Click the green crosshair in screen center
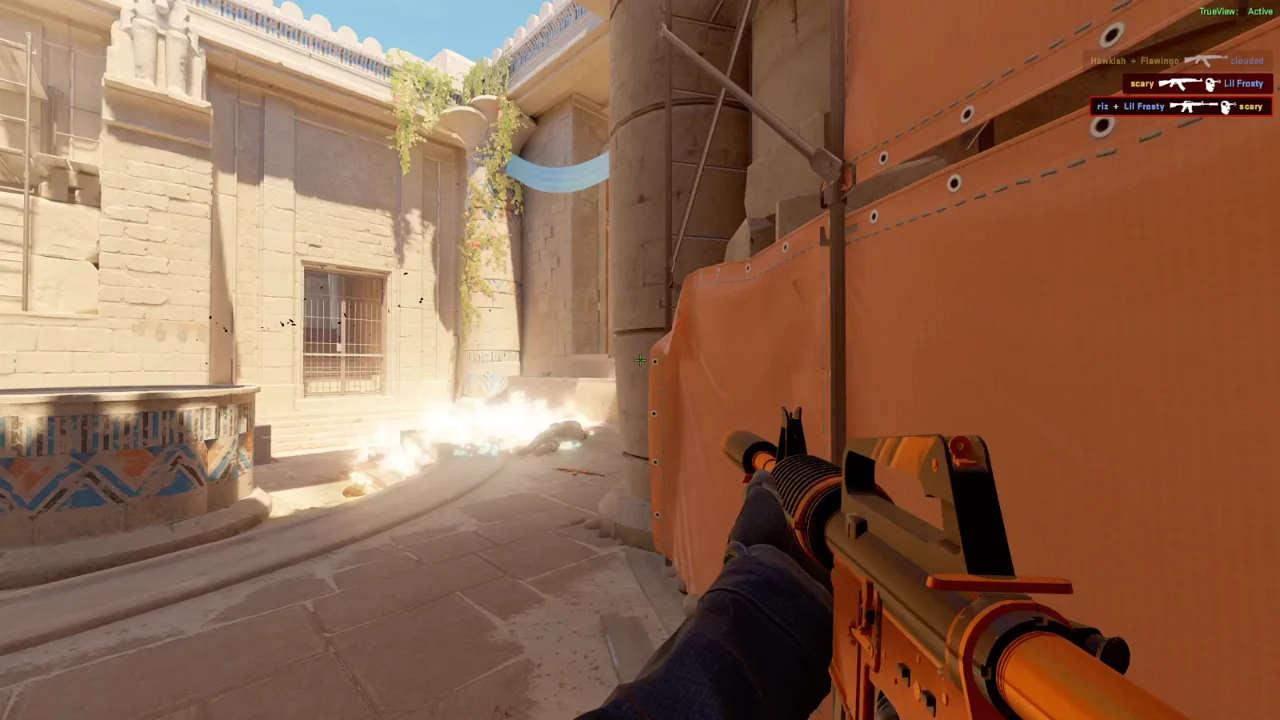1280x720 pixels. (x=640, y=360)
